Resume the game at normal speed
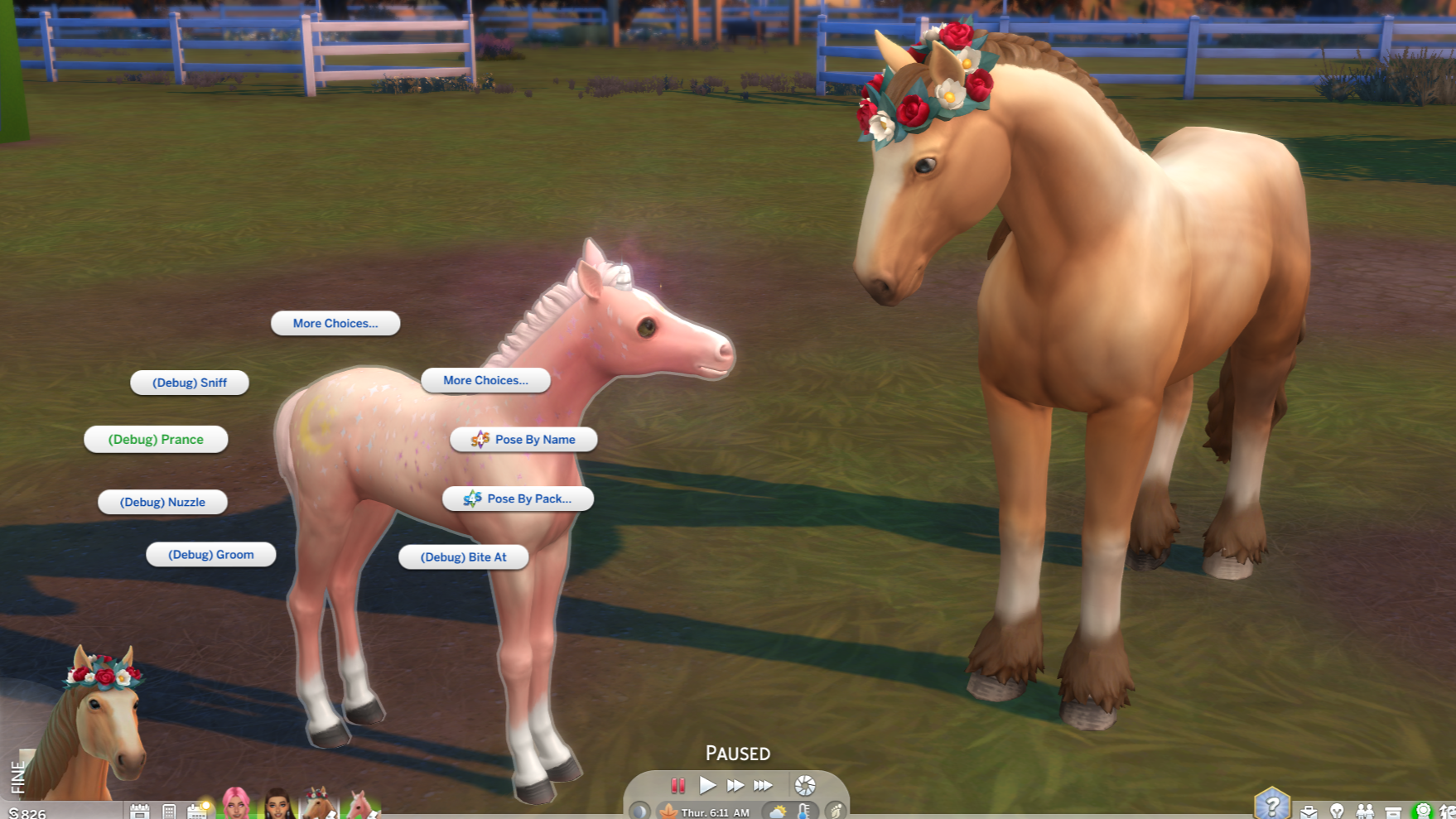Screen dimensions: 1456x819 (x=708, y=785)
